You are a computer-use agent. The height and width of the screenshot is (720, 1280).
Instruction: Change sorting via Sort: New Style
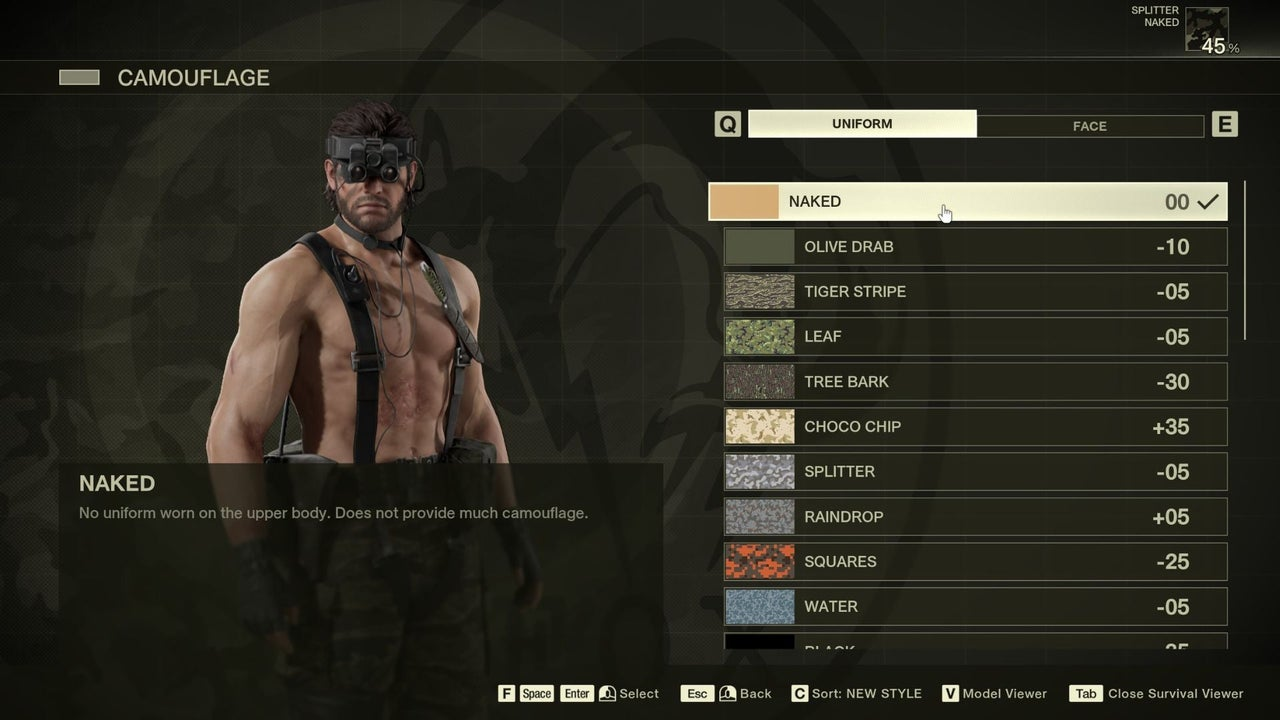click(856, 694)
